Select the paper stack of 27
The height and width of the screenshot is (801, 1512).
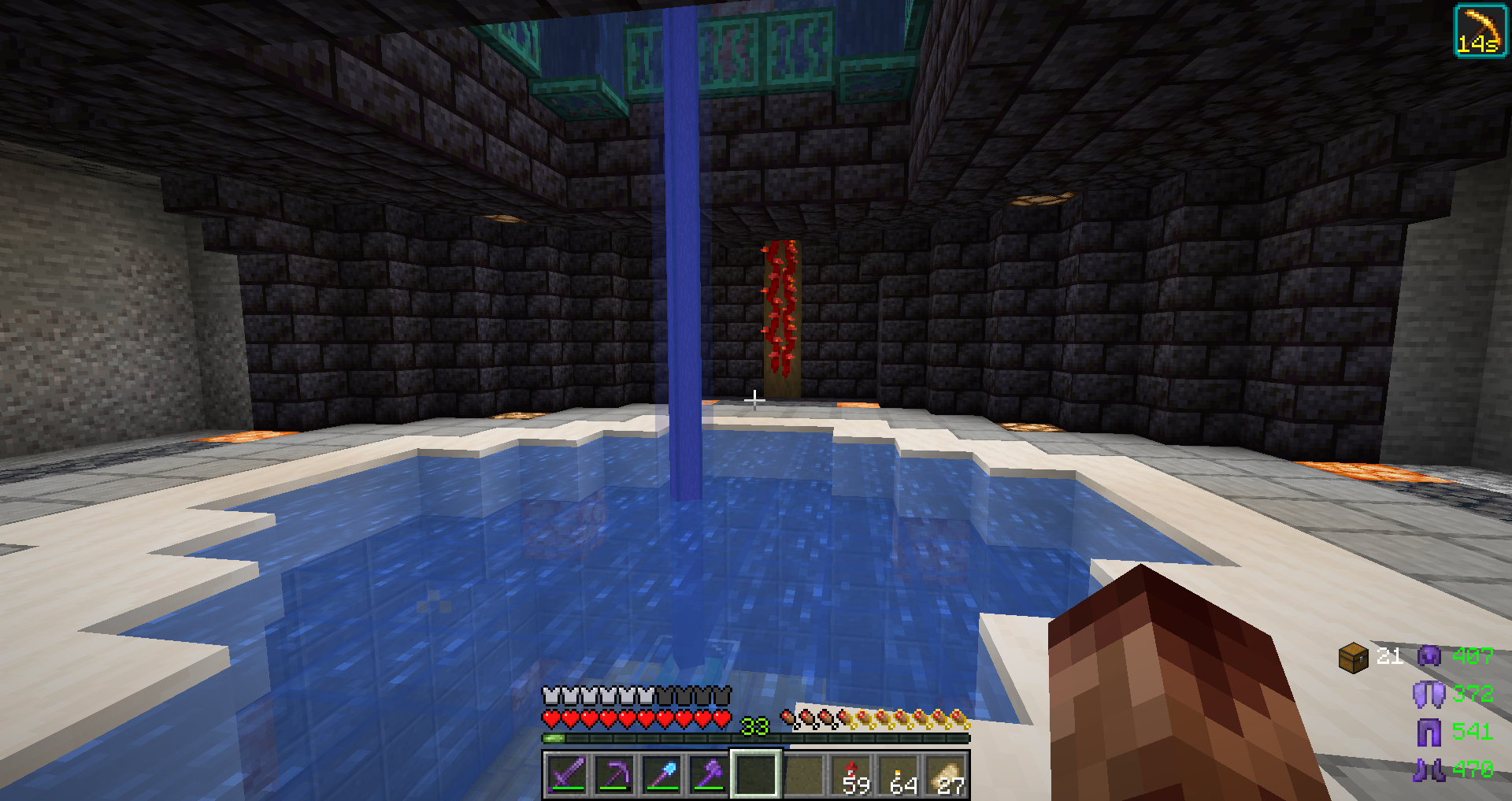946,774
